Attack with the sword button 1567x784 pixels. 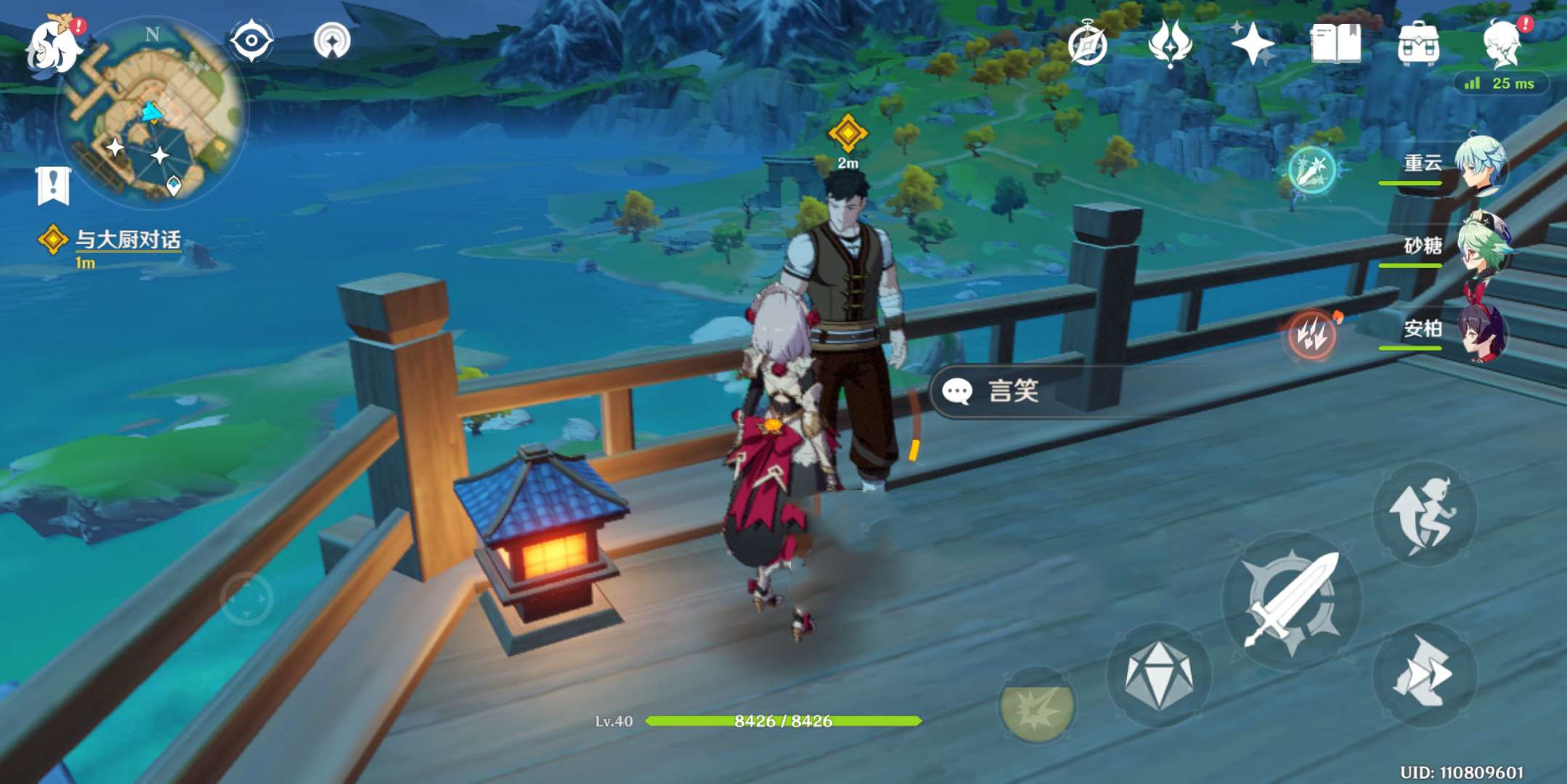tap(1291, 600)
